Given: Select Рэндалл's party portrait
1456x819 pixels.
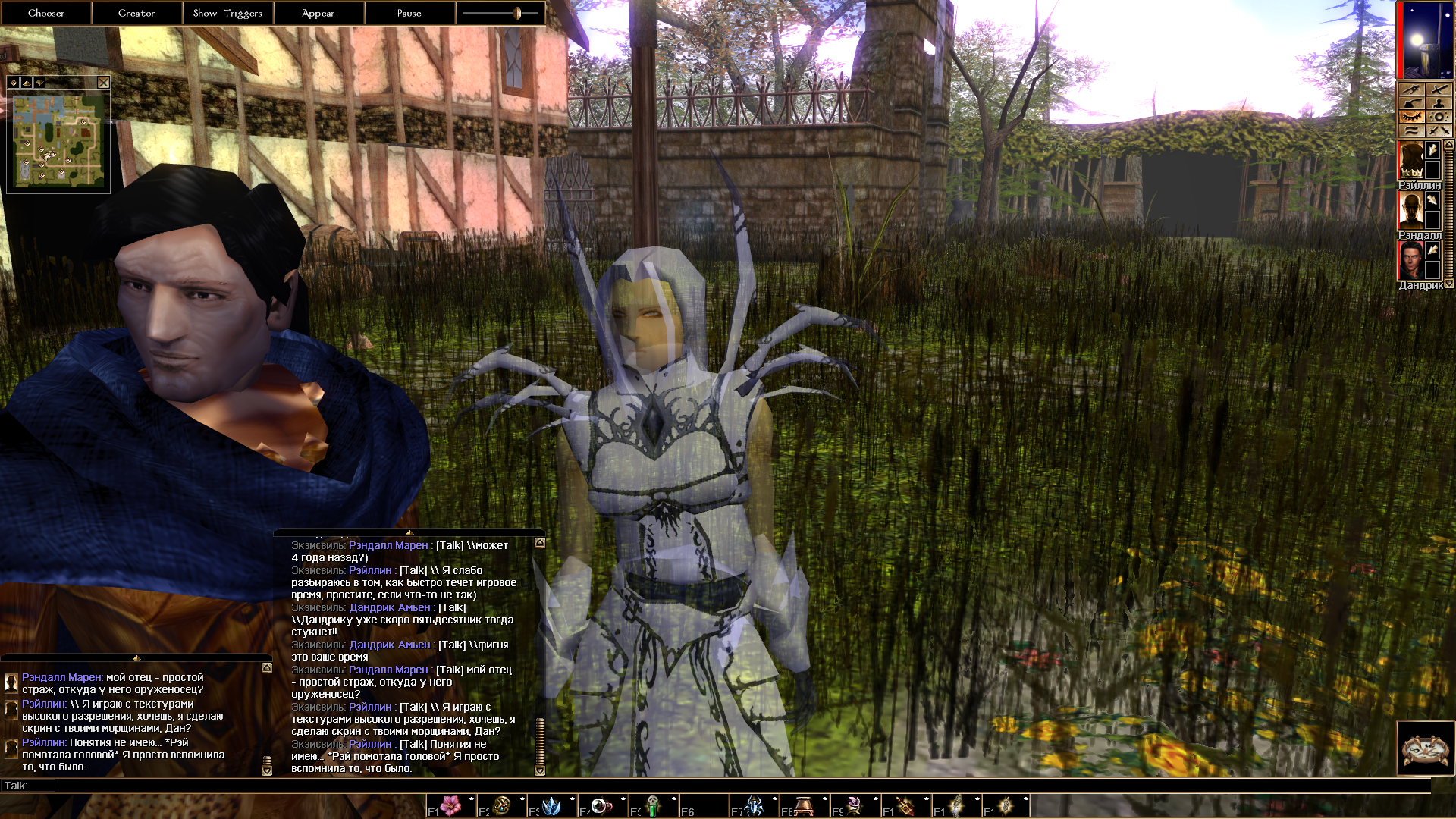Looking at the screenshot, I should coord(1410,210).
